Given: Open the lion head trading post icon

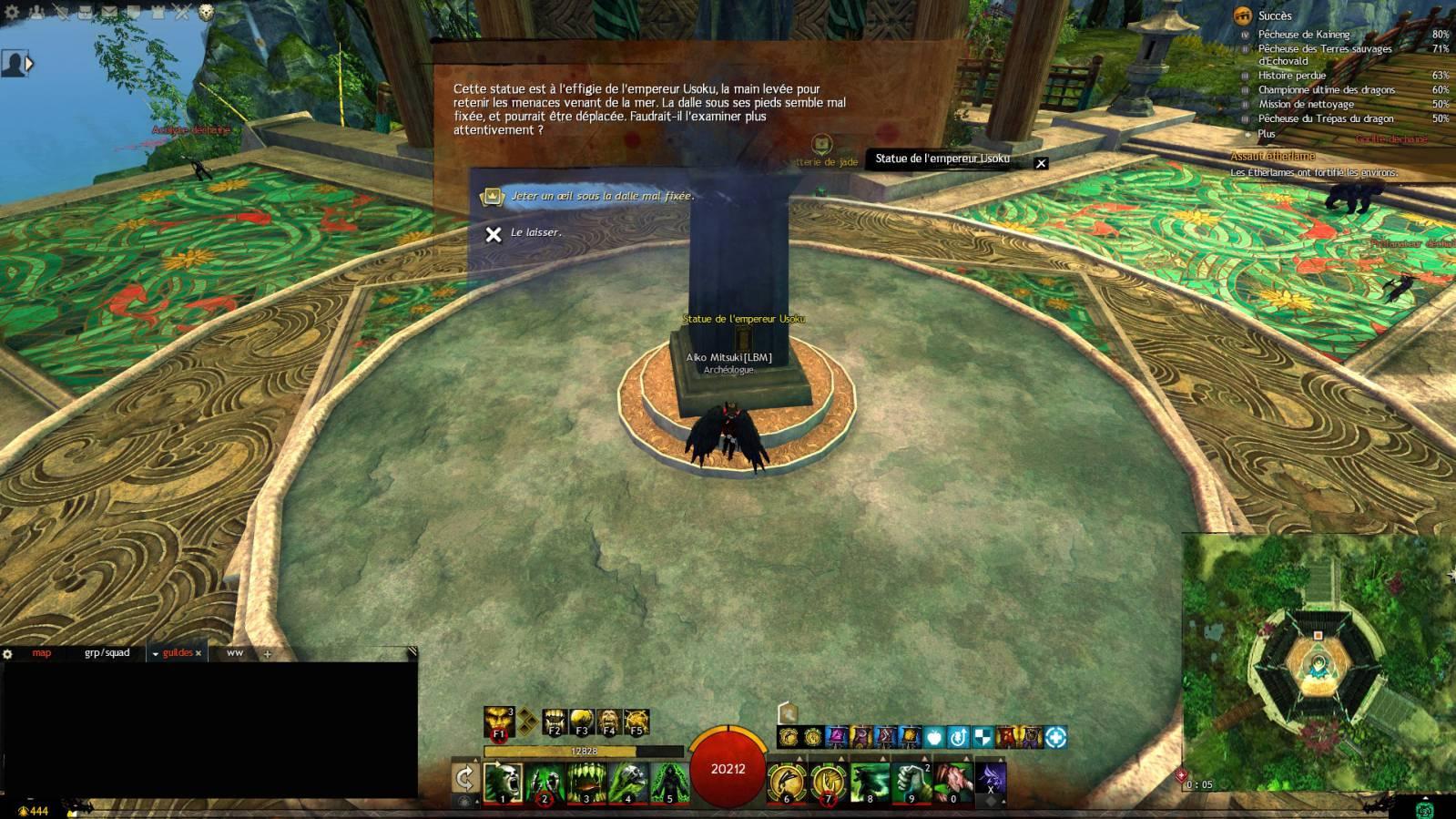Looking at the screenshot, I should [x=207, y=13].
